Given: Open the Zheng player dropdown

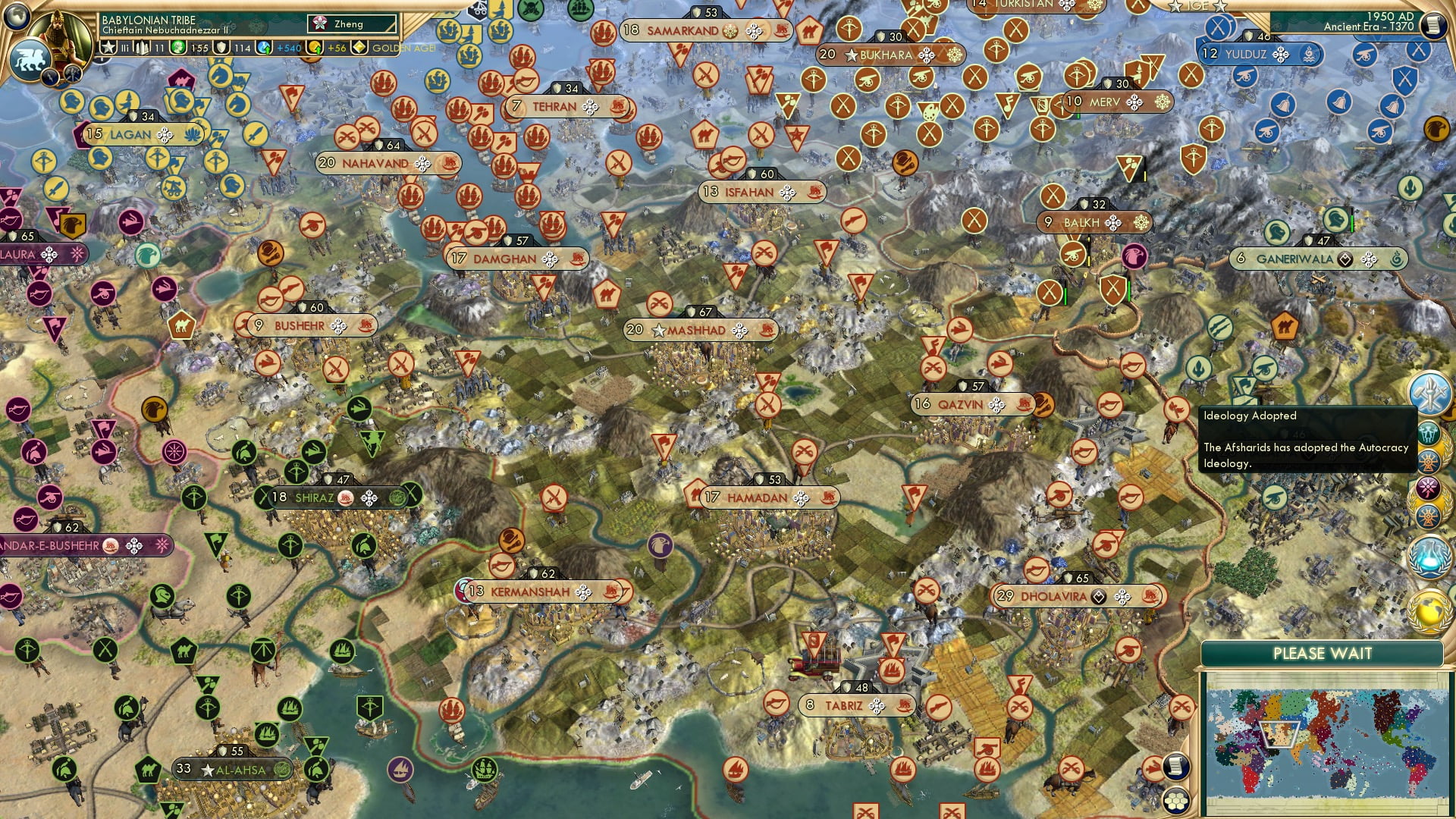Looking at the screenshot, I should pos(354,24).
